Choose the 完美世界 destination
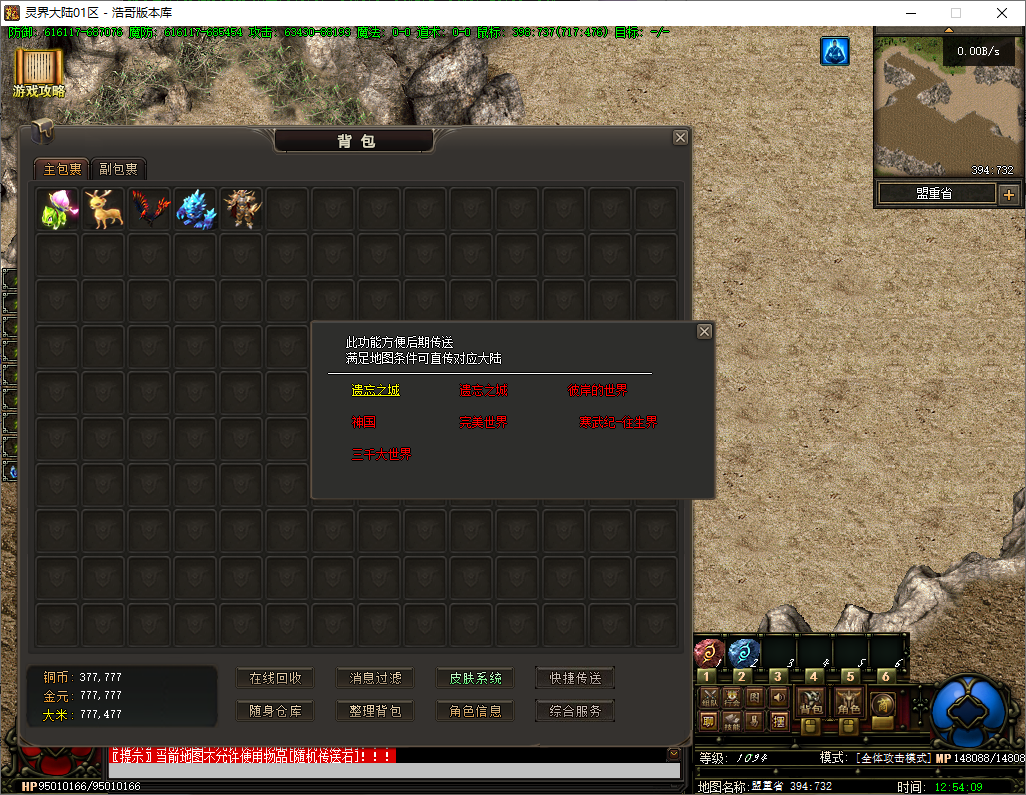The image size is (1026, 795). 483,422
